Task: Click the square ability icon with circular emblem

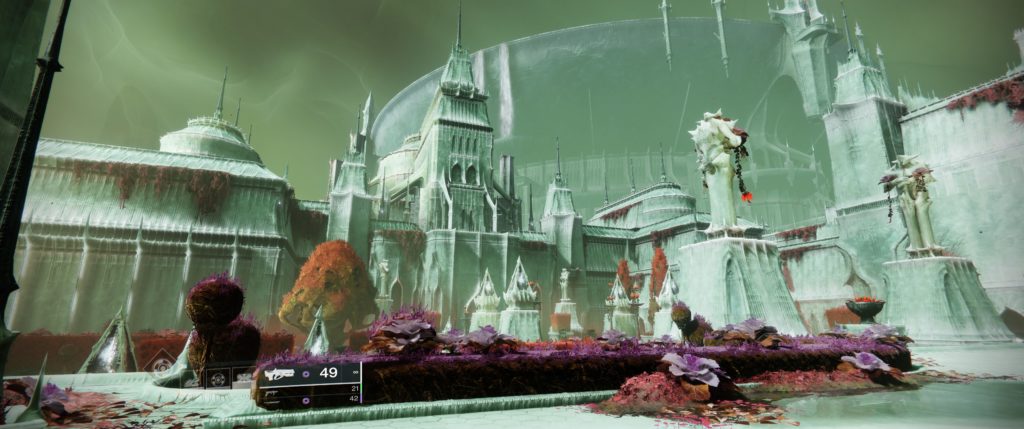Action: pyautogui.click(x=216, y=378)
